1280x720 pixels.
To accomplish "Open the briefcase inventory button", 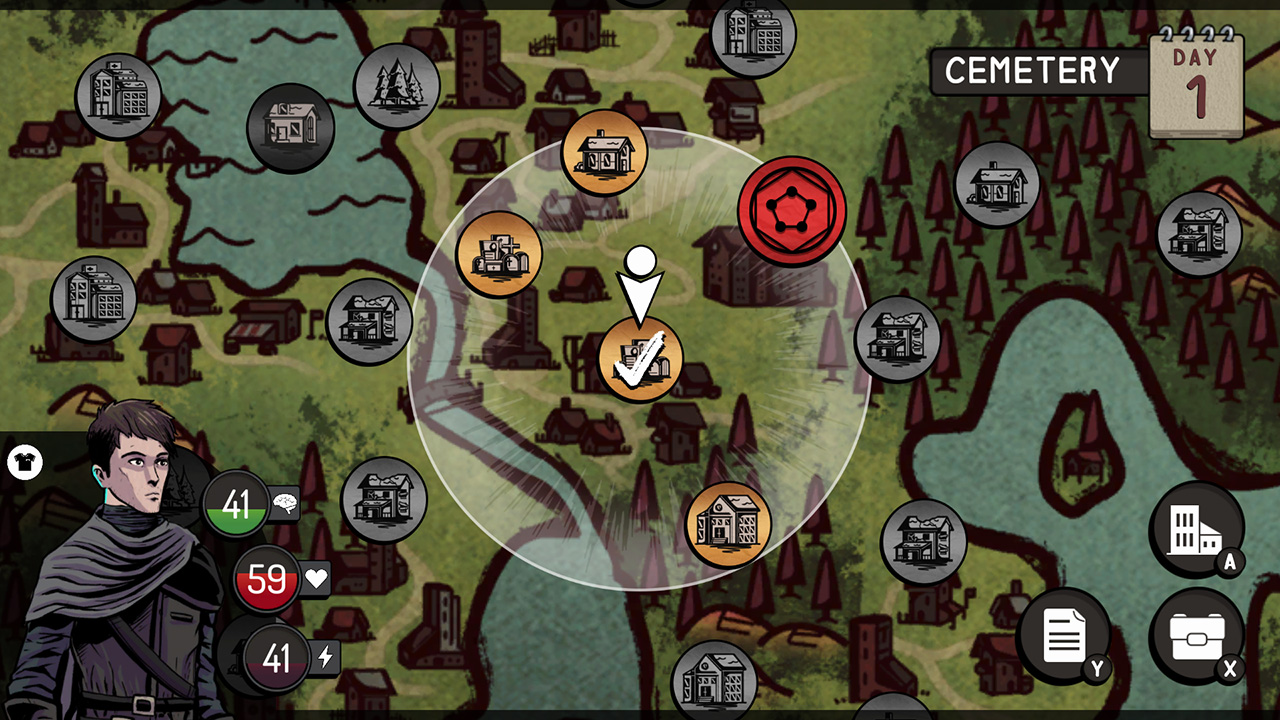I will (1196, 636).
